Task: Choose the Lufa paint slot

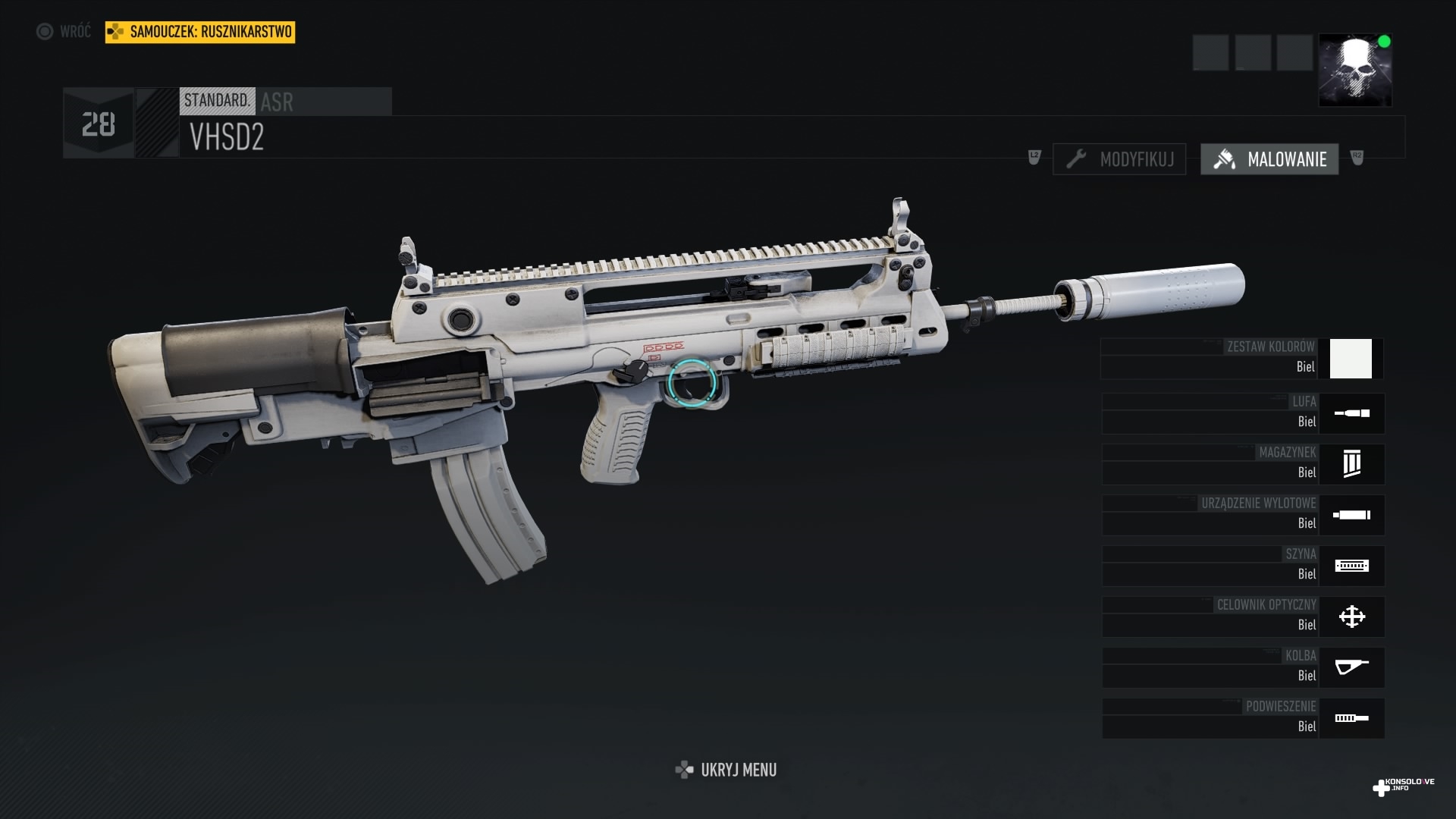Action: (x=1243, y=413)
